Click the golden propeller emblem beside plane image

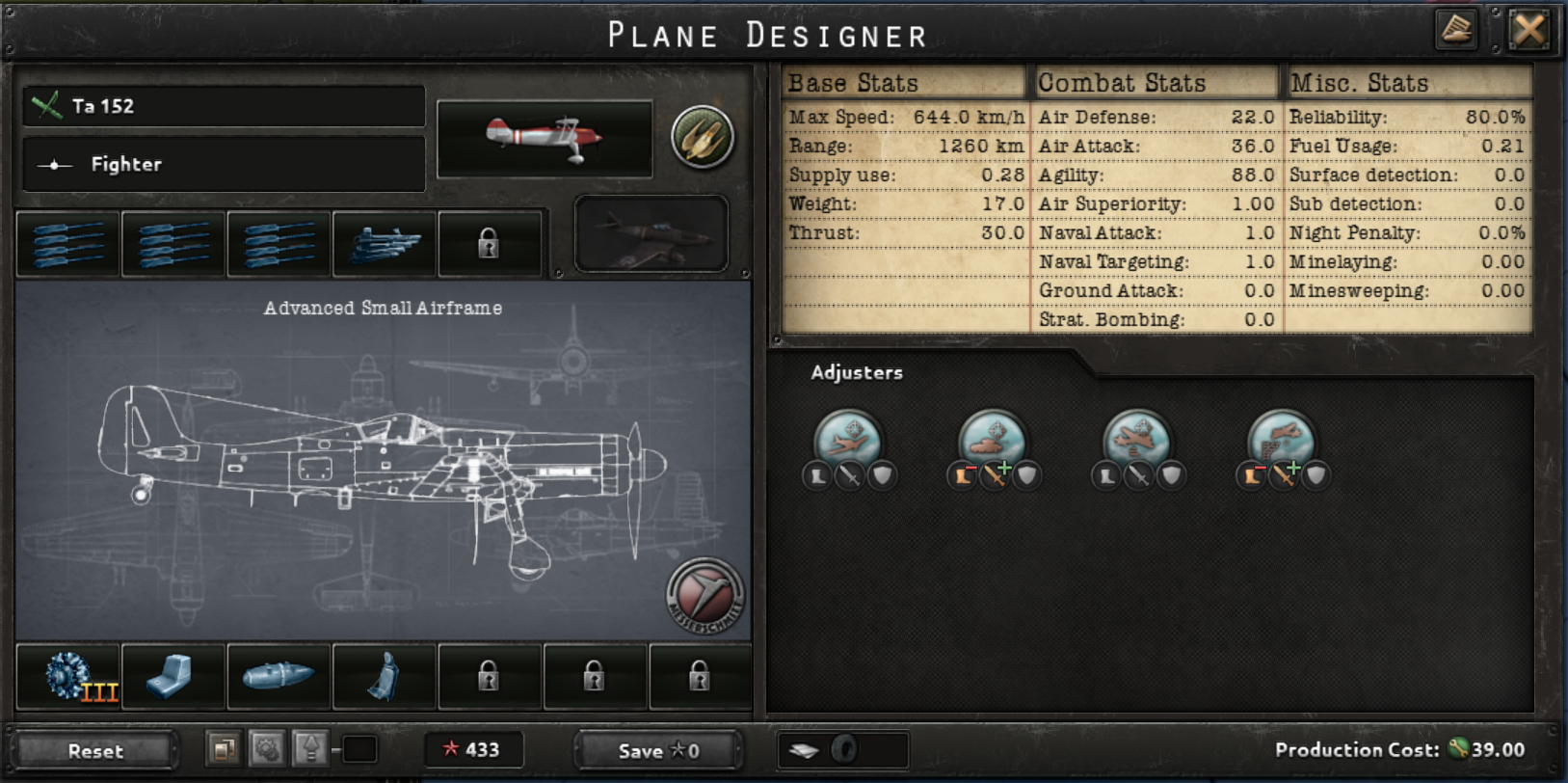coord(703,137)
